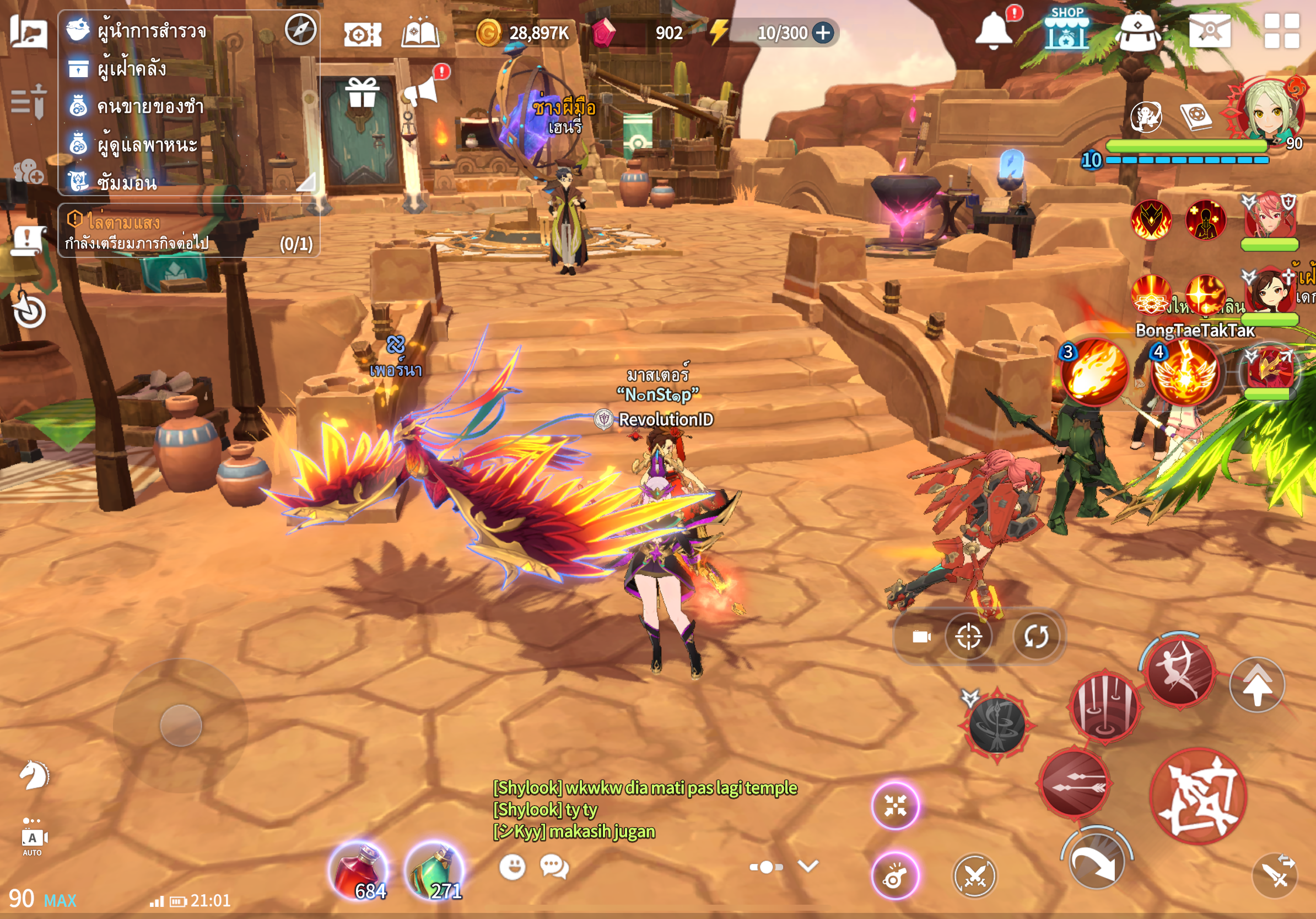This screenshot has width=1316, height=919.
Task: Activate the main sword attack button
Action: point(1198,796)
